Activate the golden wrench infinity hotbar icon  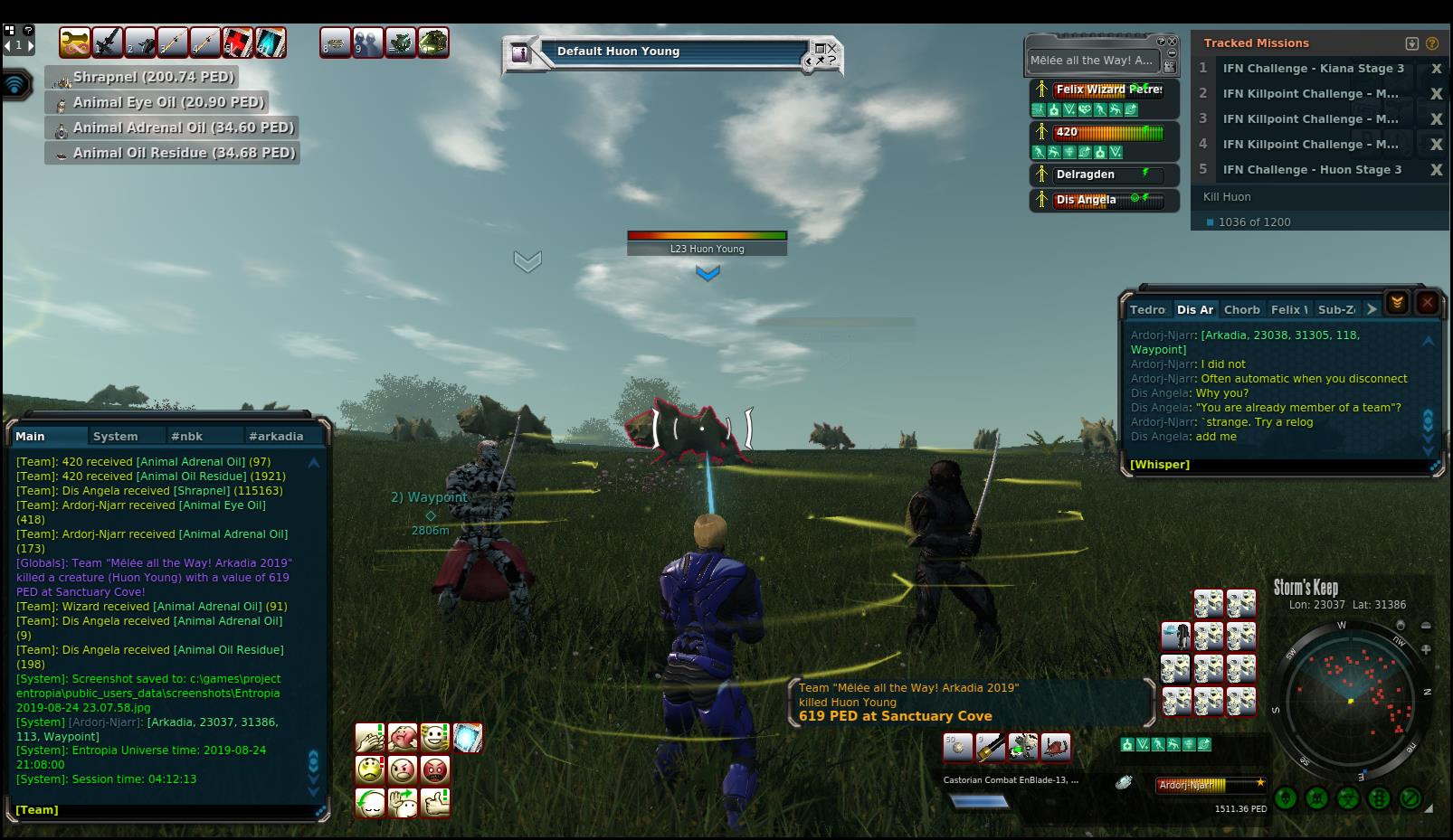(75, 42)
